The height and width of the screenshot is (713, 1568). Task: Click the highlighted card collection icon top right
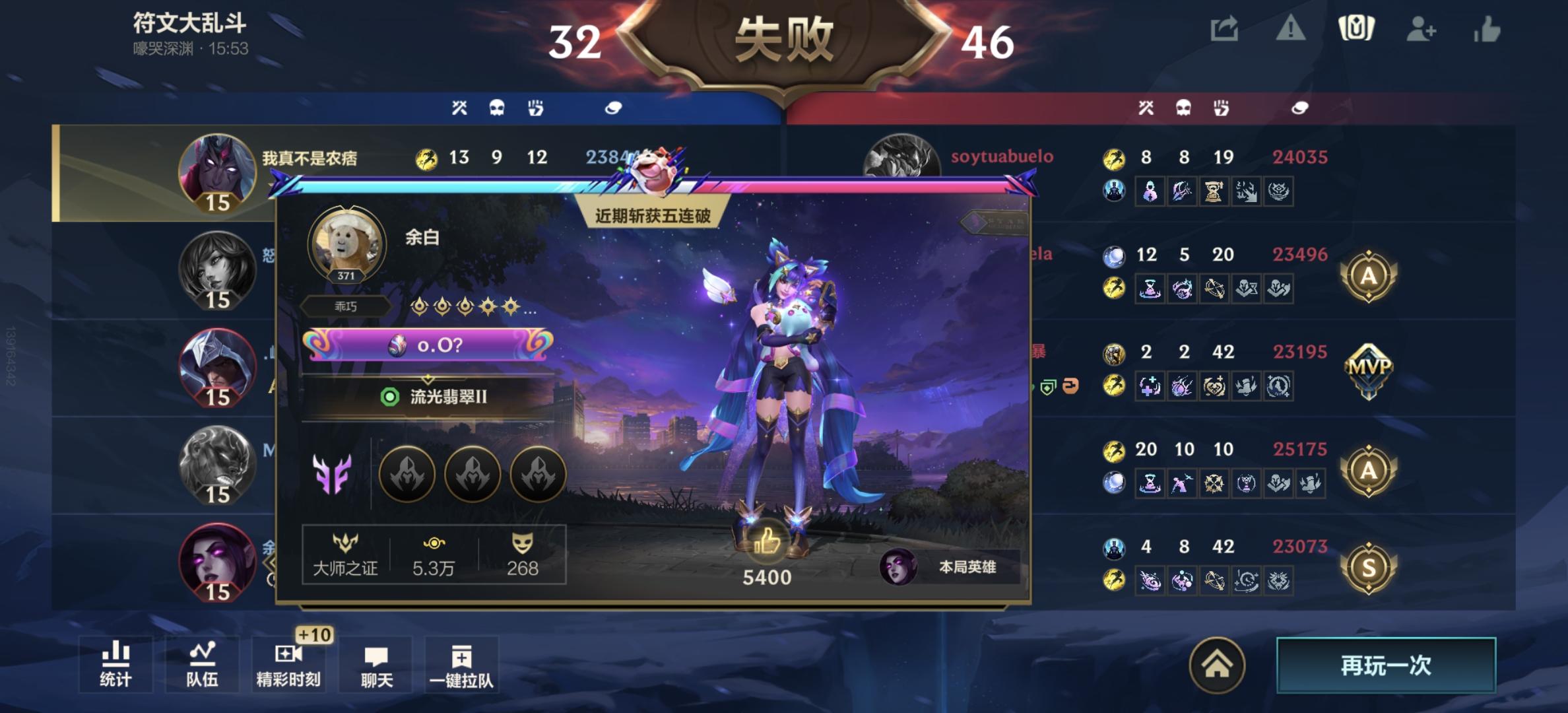pyautogui.click(x=1357, y=29)
